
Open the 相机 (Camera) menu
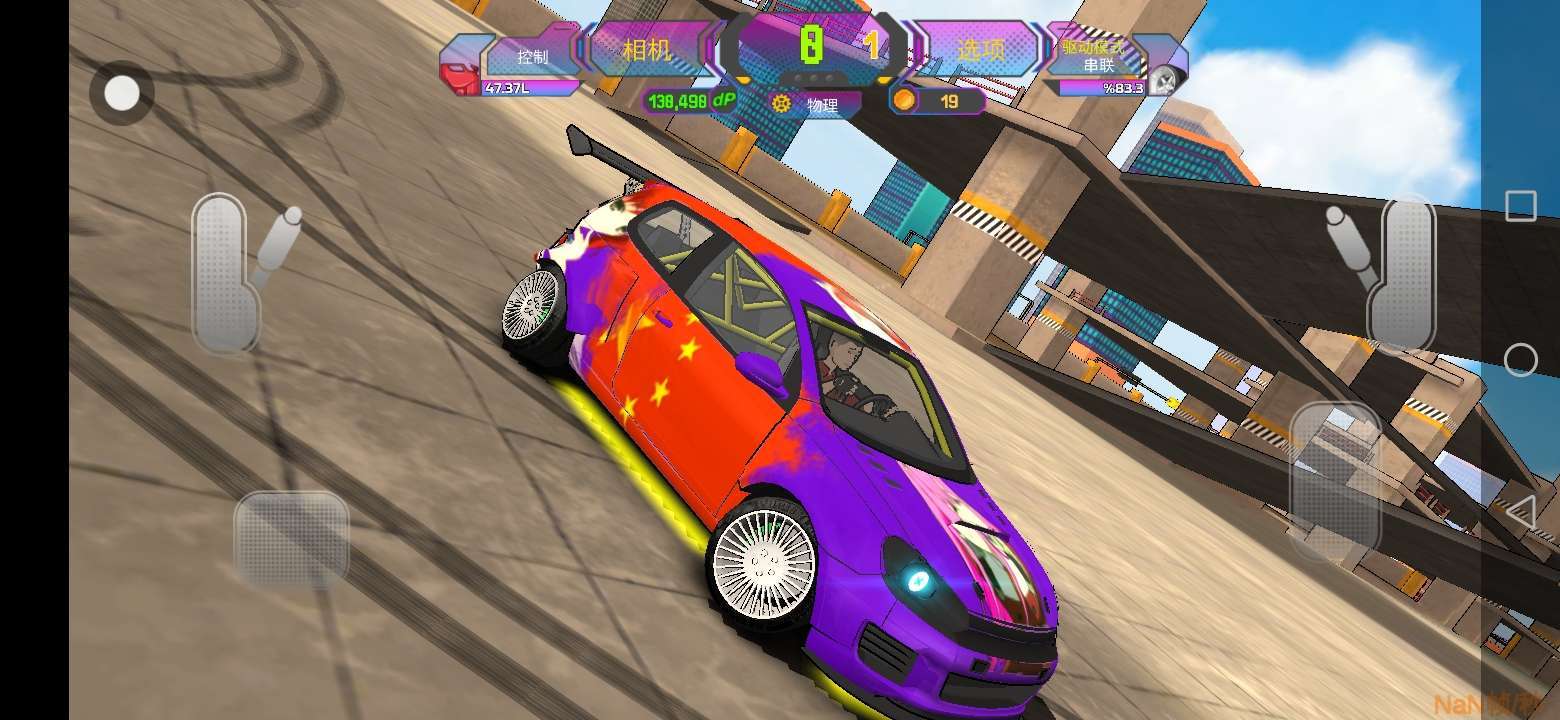click(647, 50)
